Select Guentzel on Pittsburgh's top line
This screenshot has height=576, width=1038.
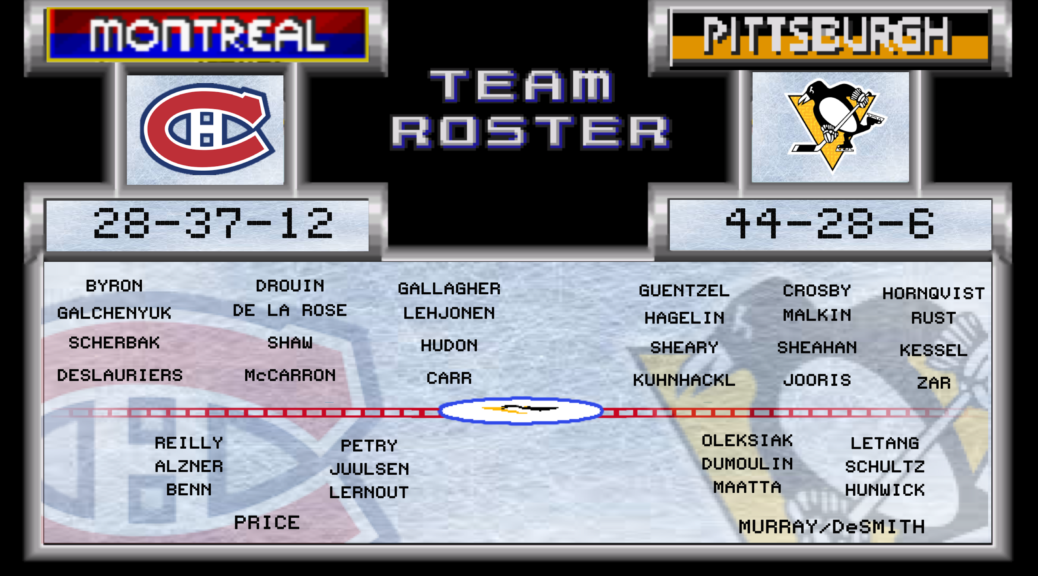click(x=684, y=291)
